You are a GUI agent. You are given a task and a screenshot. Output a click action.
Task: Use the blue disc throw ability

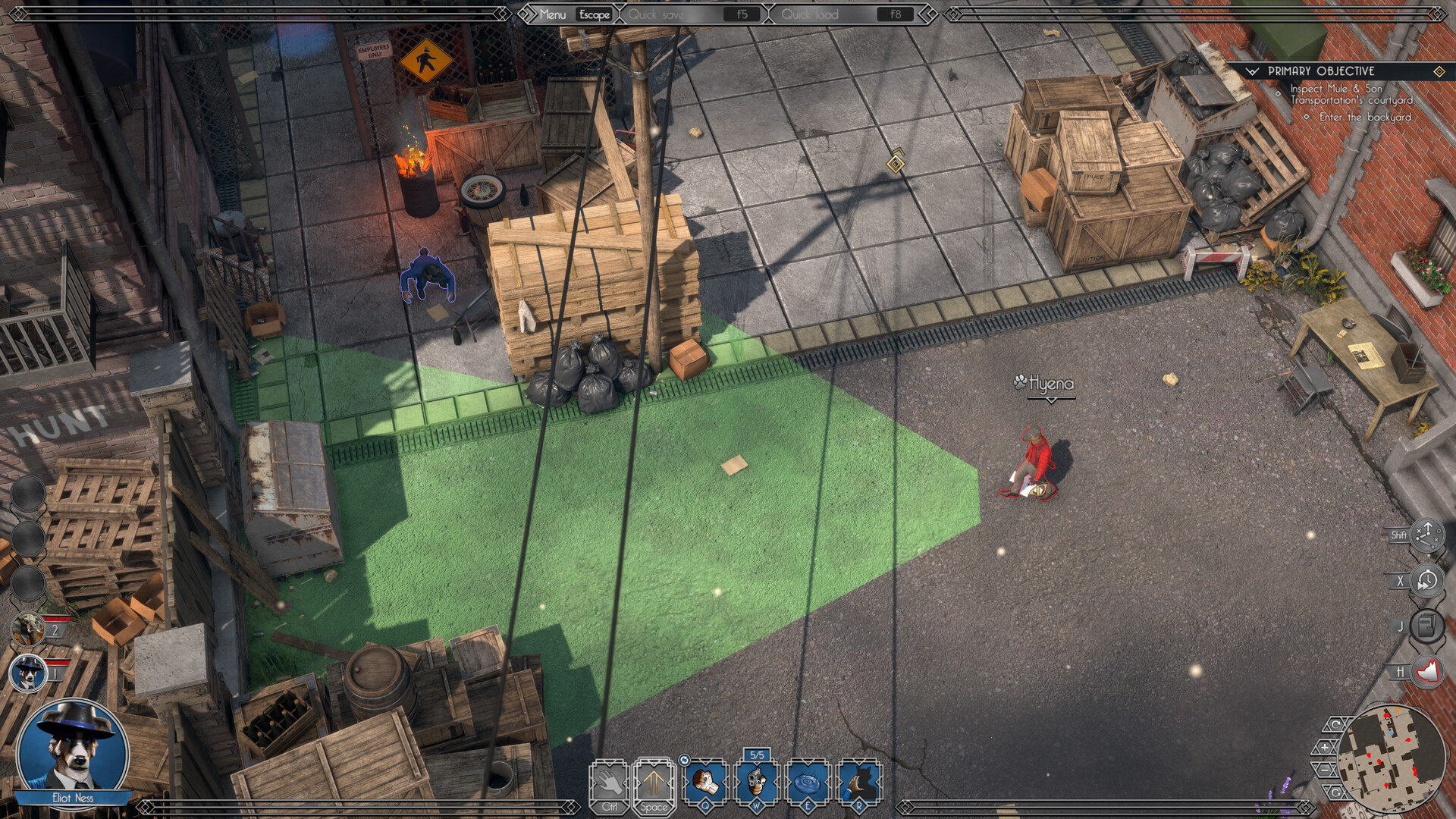click(808, 782)
